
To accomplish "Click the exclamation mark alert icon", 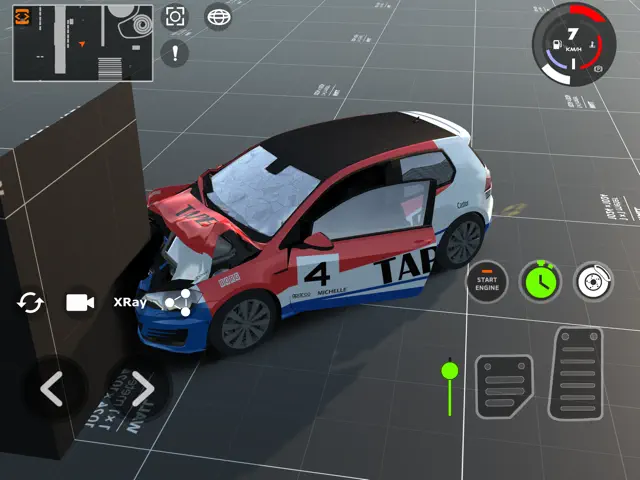I will click(x=177, y=53).
